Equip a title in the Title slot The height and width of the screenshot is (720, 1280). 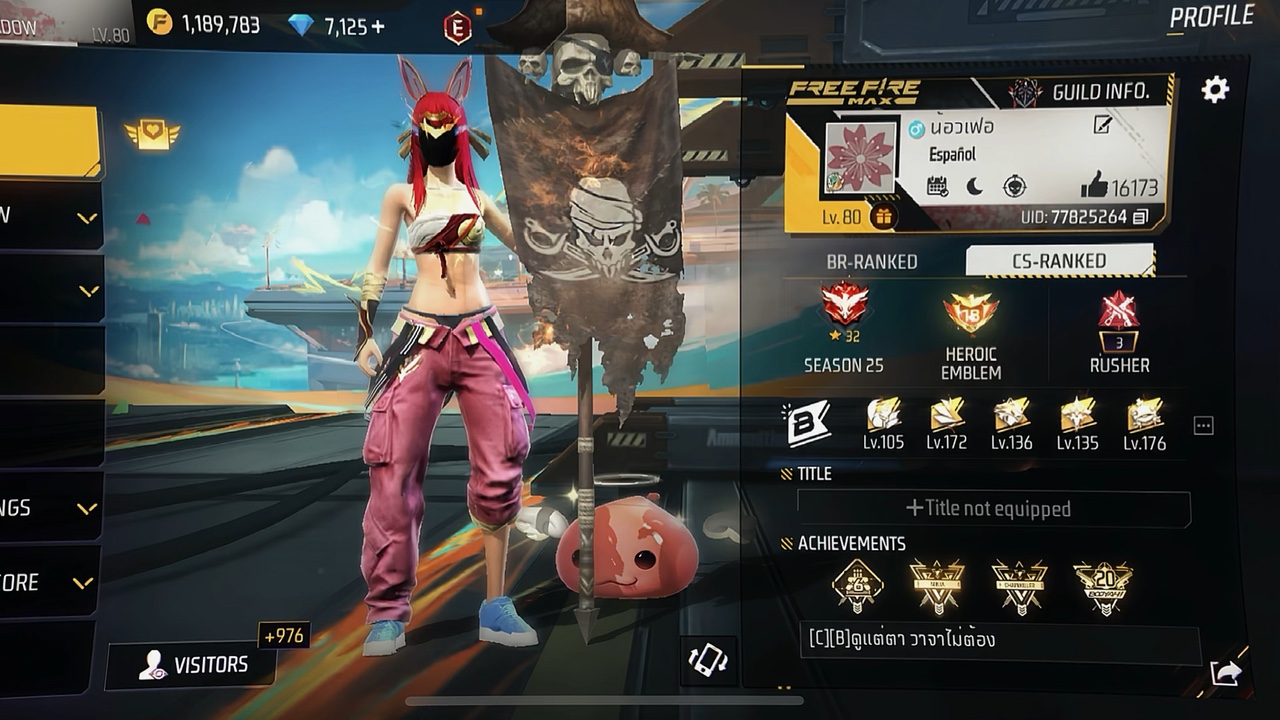(993, 509)
